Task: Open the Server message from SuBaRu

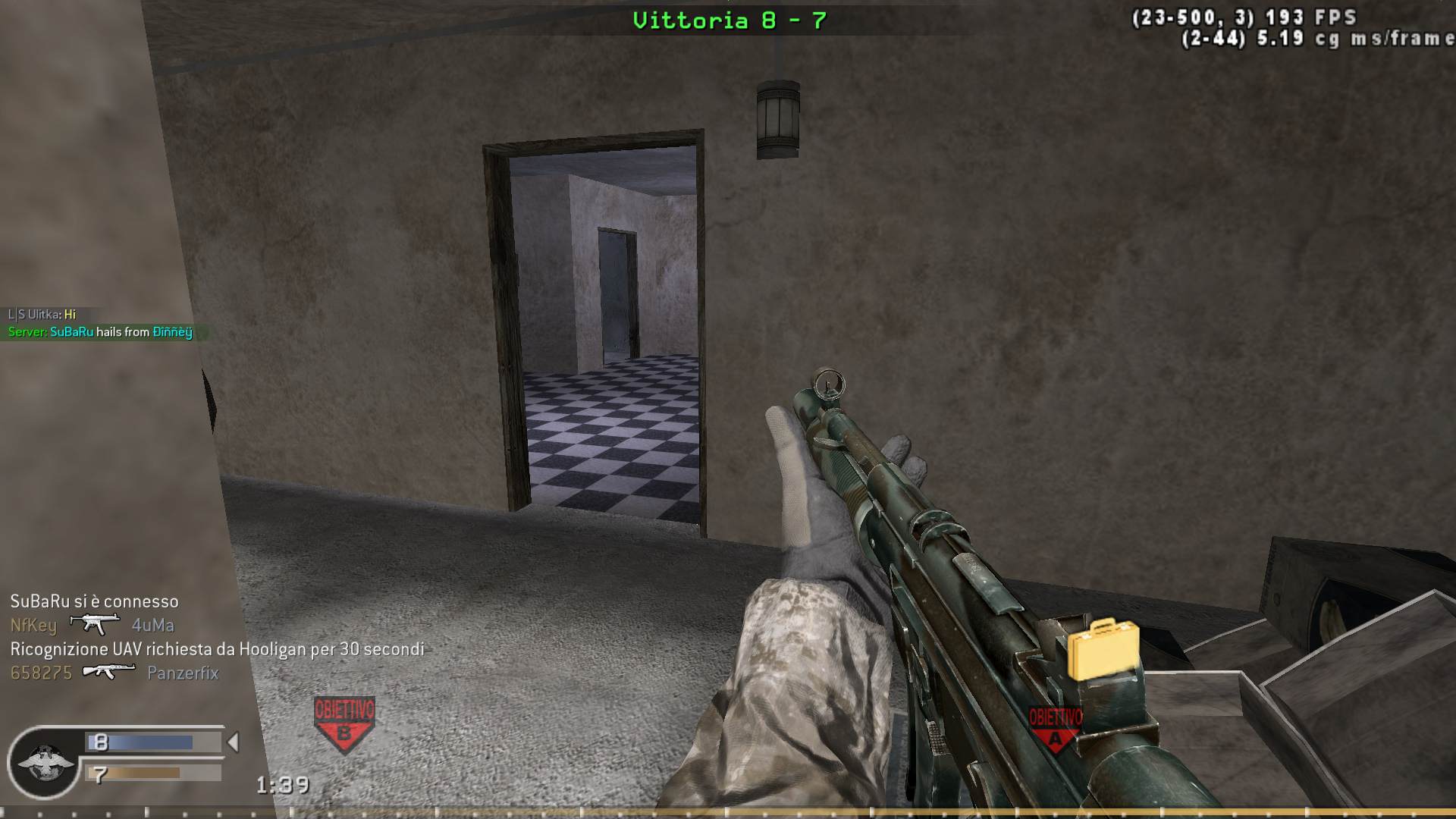Action: [x=99, y=332]
